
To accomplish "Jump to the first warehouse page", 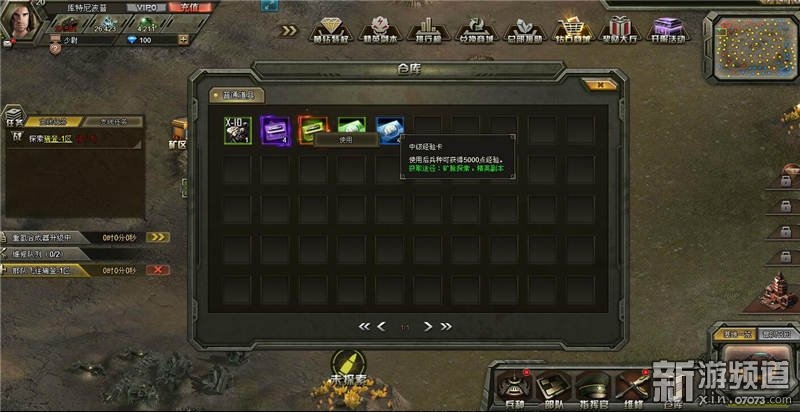I will tap(364, 326).
